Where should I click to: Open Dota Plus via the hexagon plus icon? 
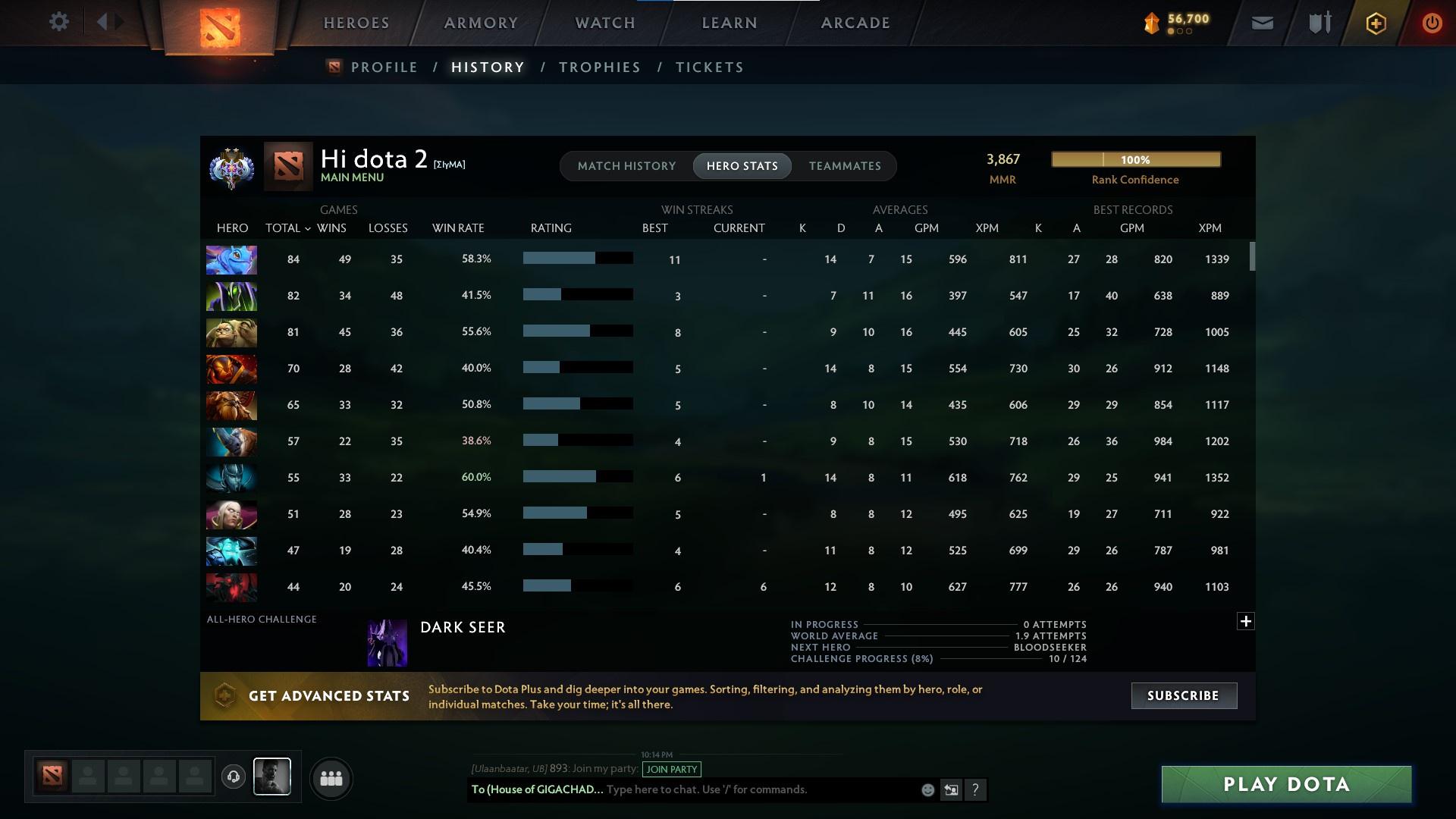(1375, 23)
